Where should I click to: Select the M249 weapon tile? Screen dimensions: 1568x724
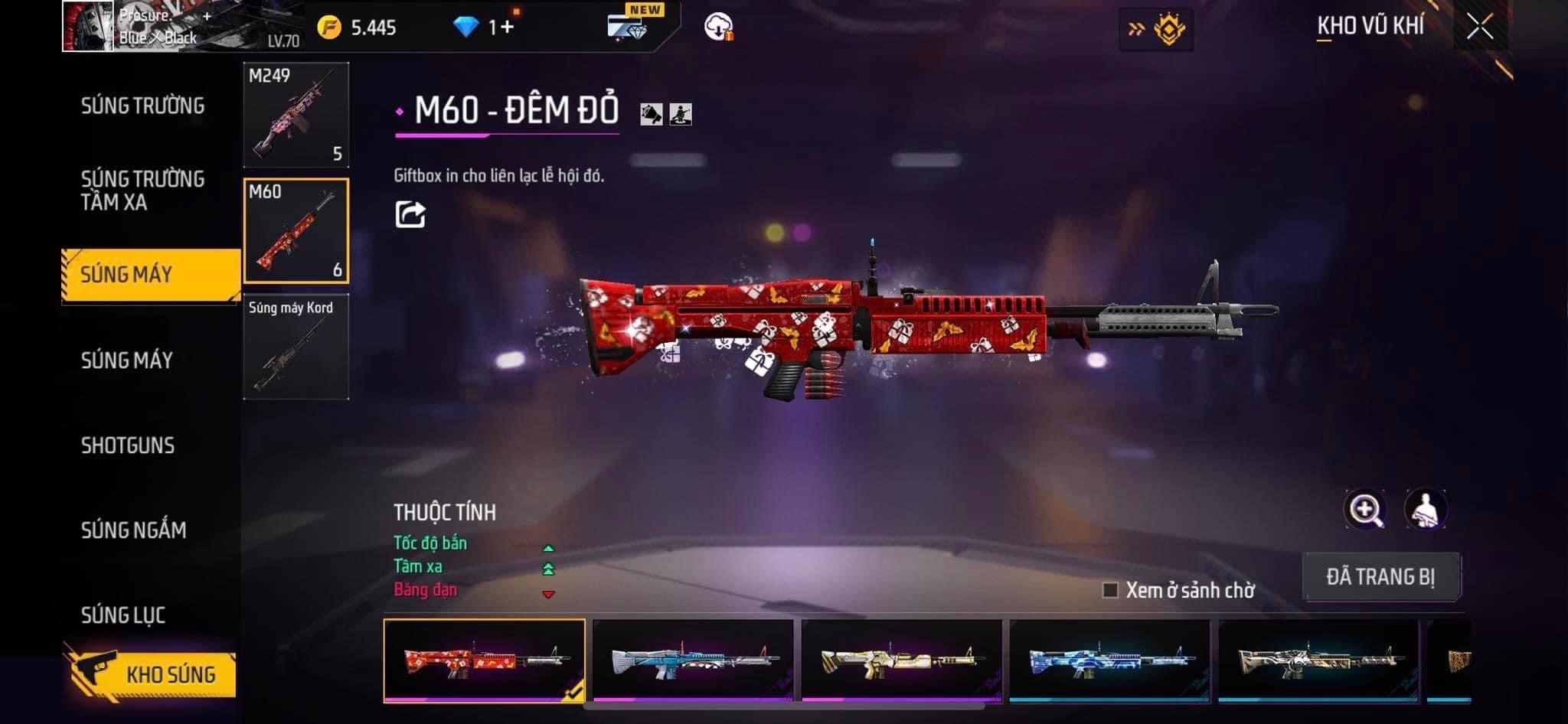click(296, 115)
